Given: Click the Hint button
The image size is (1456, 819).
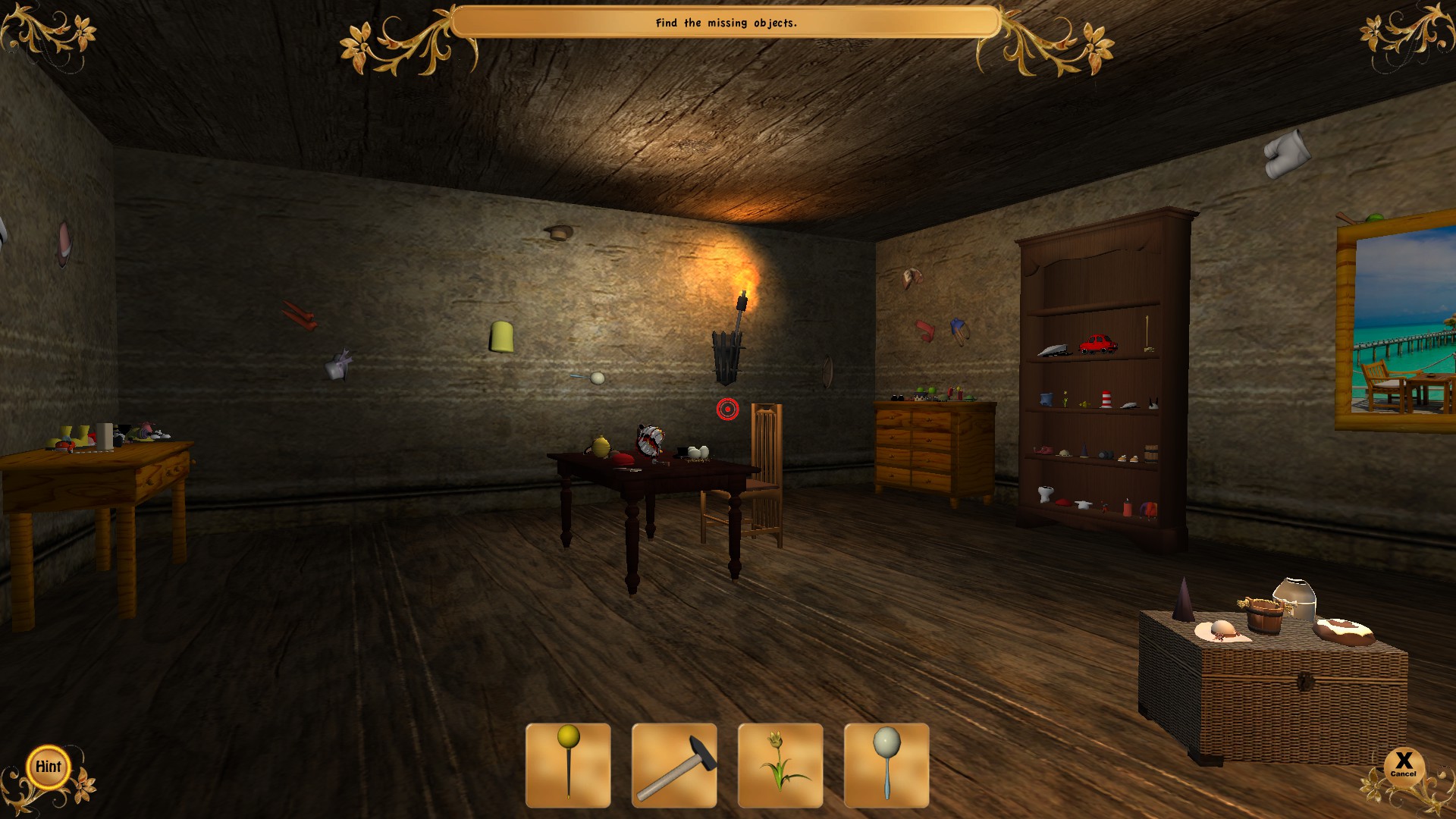Looking at the screenshot, I should click(48, 767).
